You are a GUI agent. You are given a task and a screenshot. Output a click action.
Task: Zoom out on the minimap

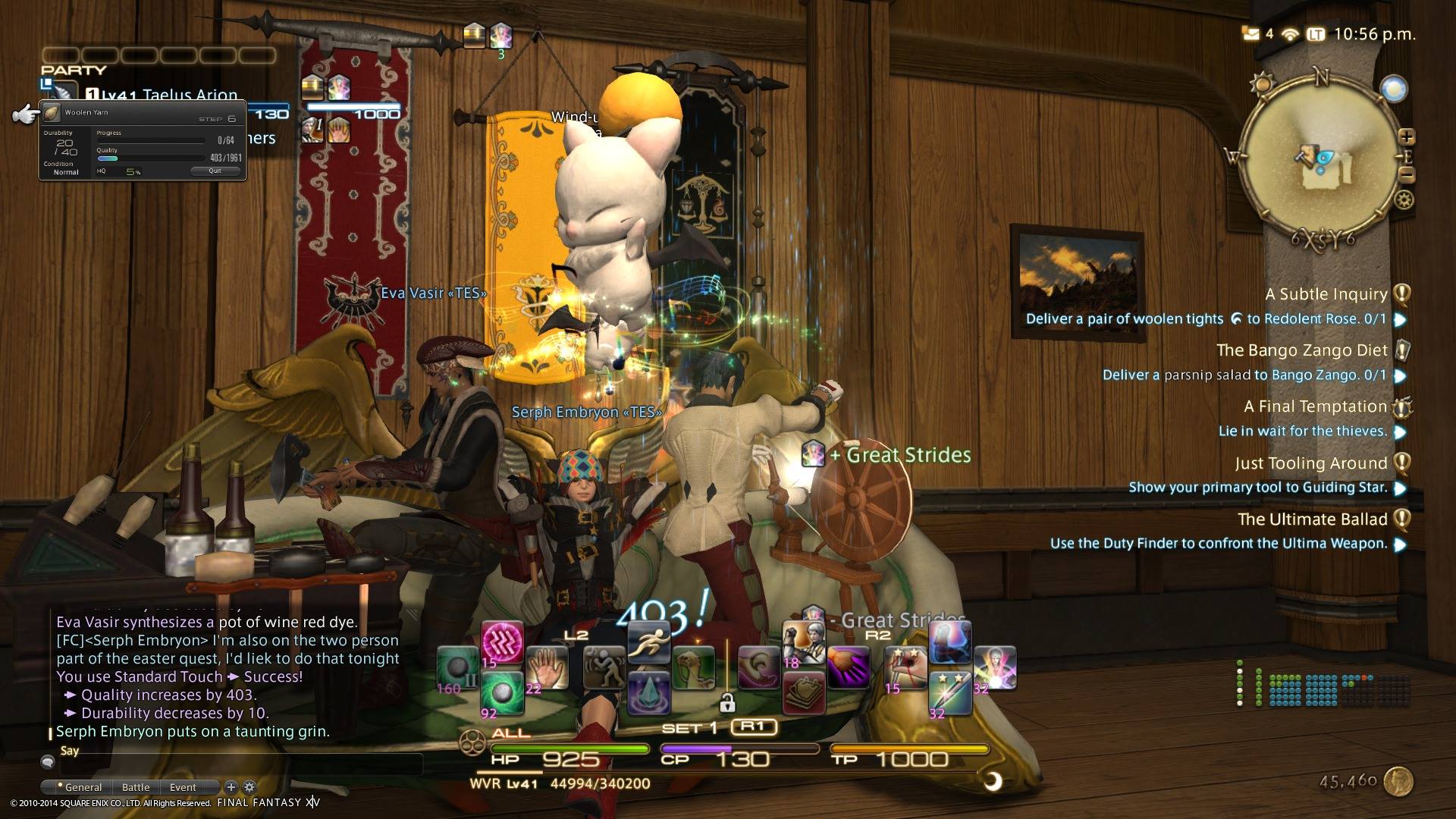1407,175
